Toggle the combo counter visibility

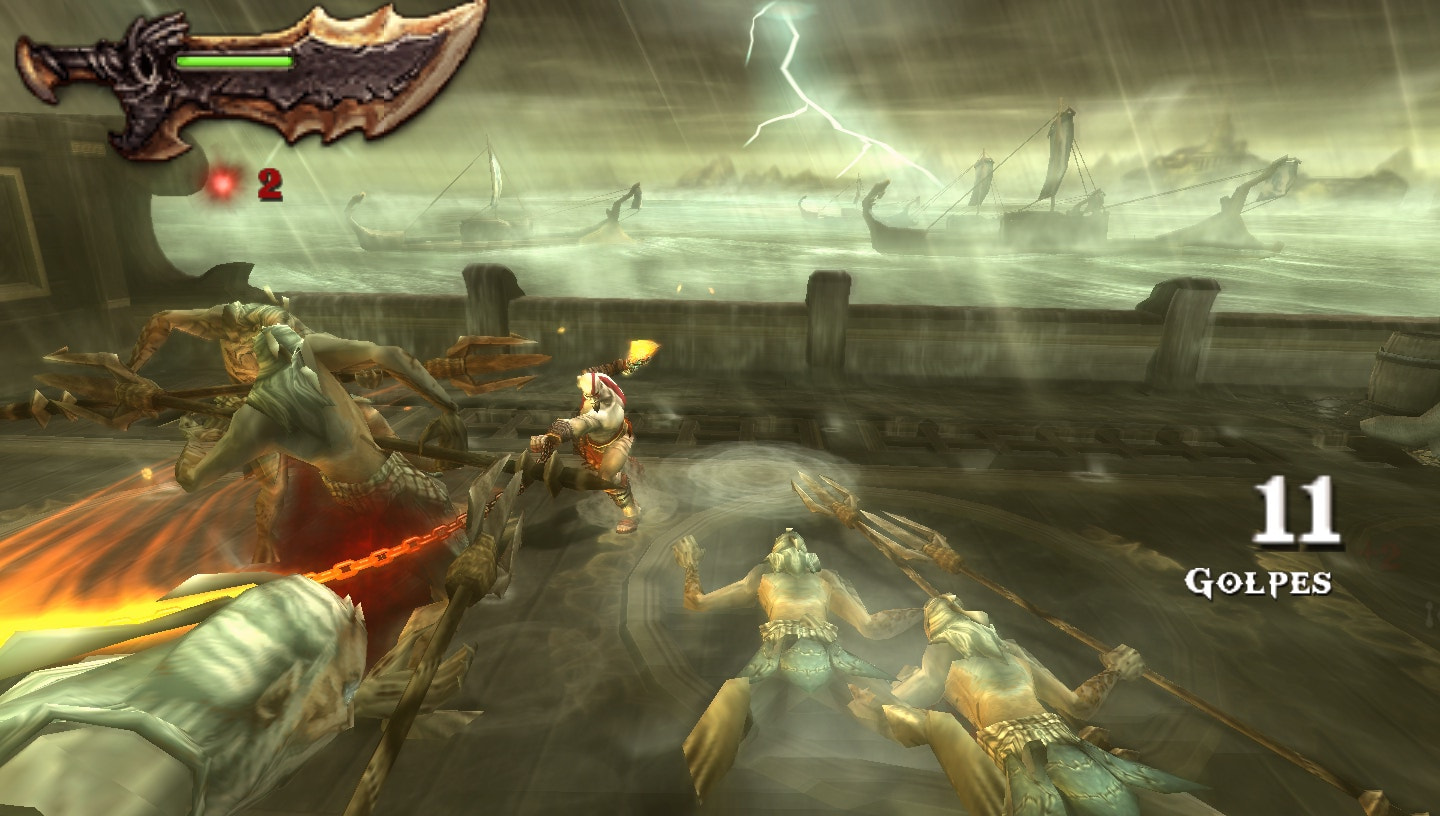click(1290, 540)
